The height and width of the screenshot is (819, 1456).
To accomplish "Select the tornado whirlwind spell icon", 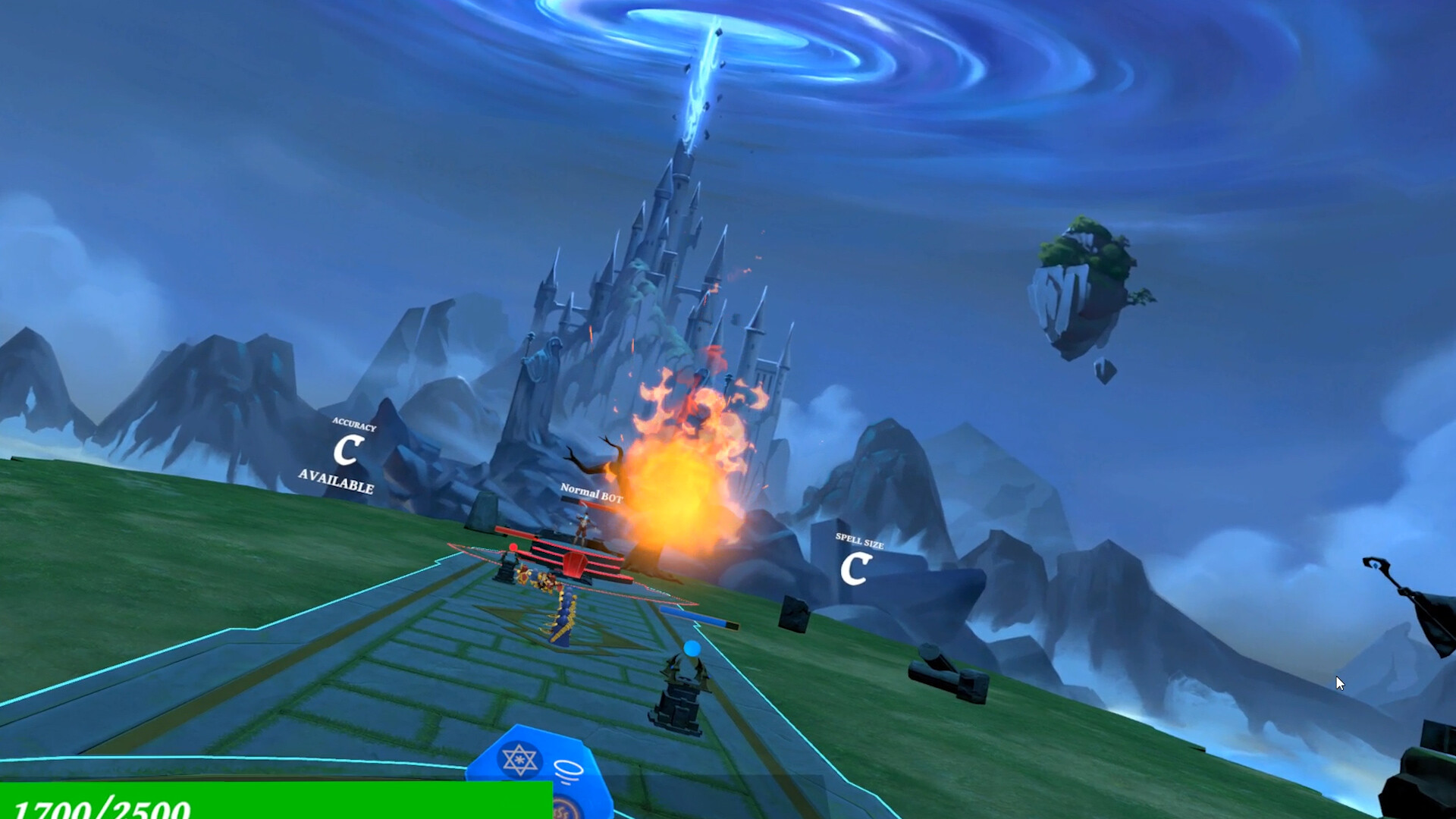I will point(567,770).
